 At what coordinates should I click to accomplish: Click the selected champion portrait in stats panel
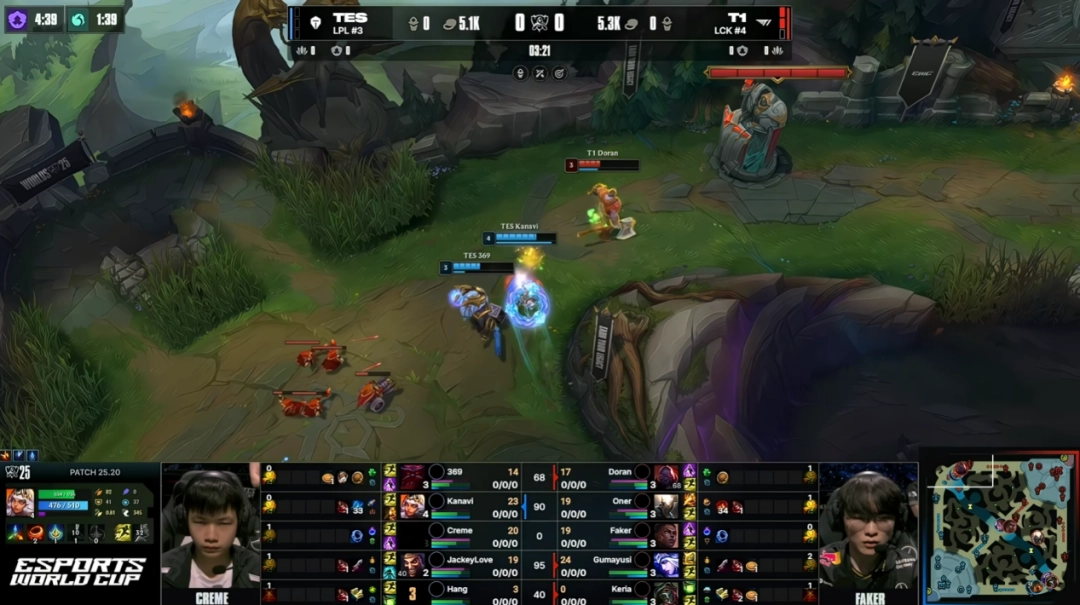pos(20,501)
